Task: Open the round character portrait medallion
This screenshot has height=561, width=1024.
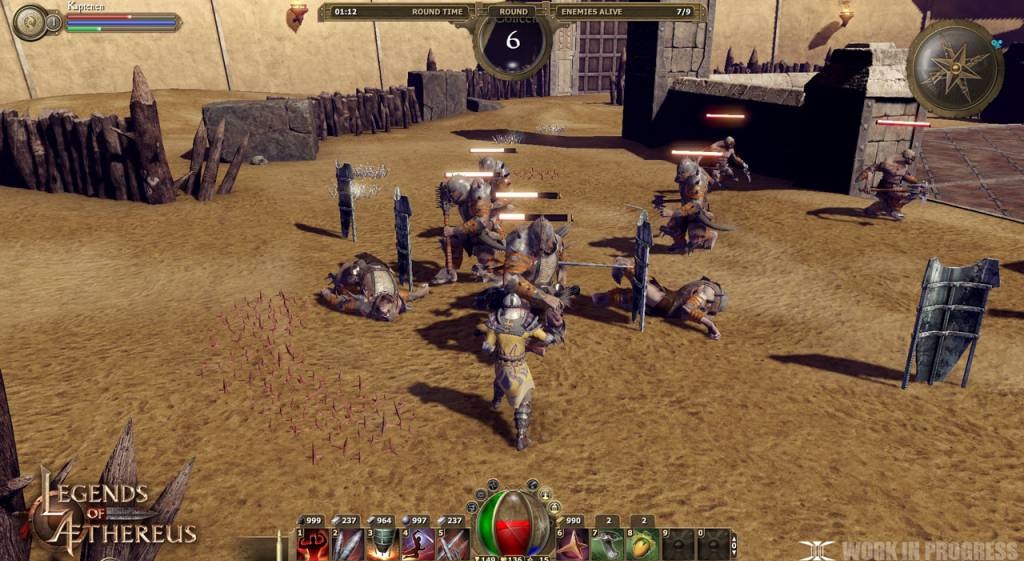Action: pos(28,22)
